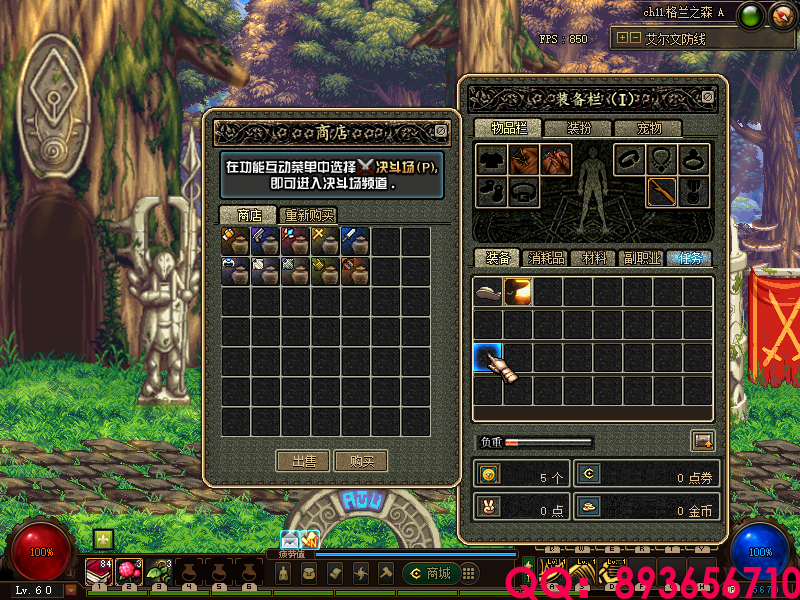Click the 购买 buy button
This screenshot has width=800, height=600.
(361, 461)
